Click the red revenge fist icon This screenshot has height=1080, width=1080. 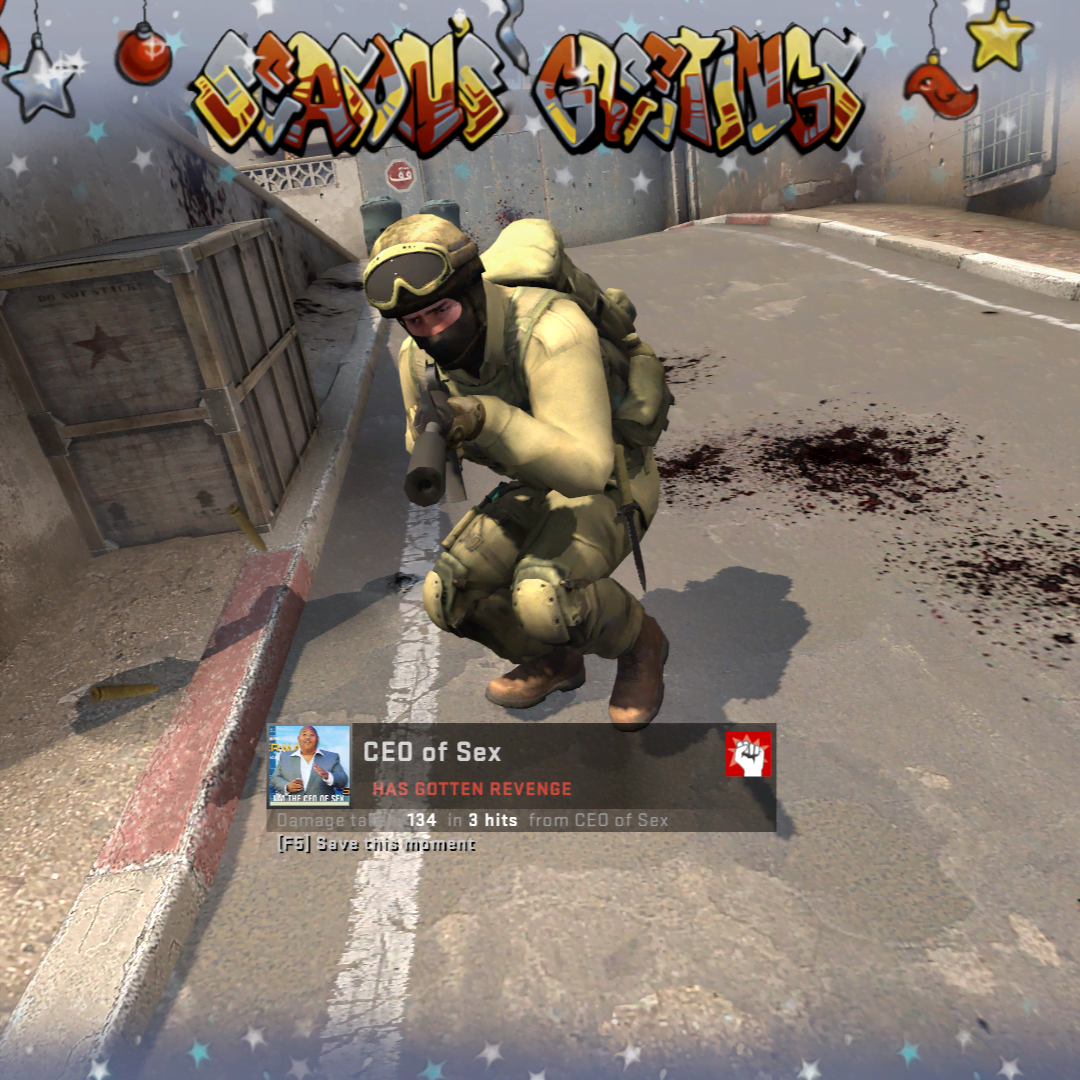(748, 754)
